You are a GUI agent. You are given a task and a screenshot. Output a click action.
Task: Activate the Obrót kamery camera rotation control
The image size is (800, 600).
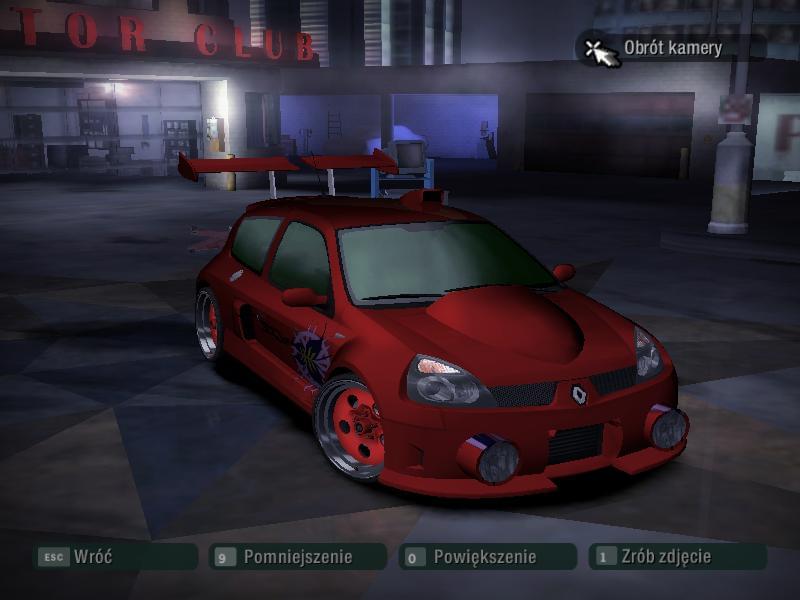click(671, 48)
